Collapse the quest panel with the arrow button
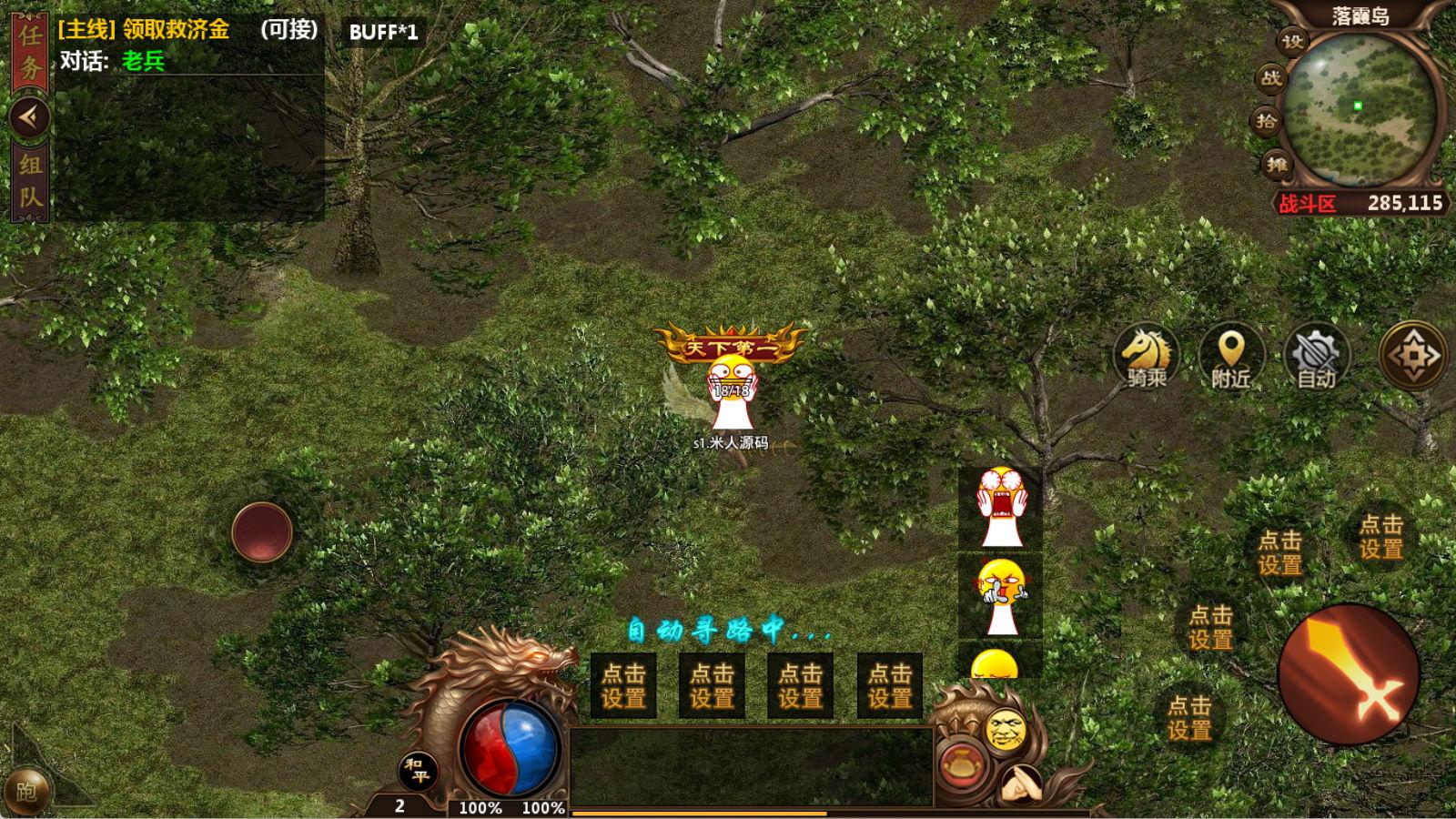The height and width of the screenshot is (819, 1456). coord(30,116)
